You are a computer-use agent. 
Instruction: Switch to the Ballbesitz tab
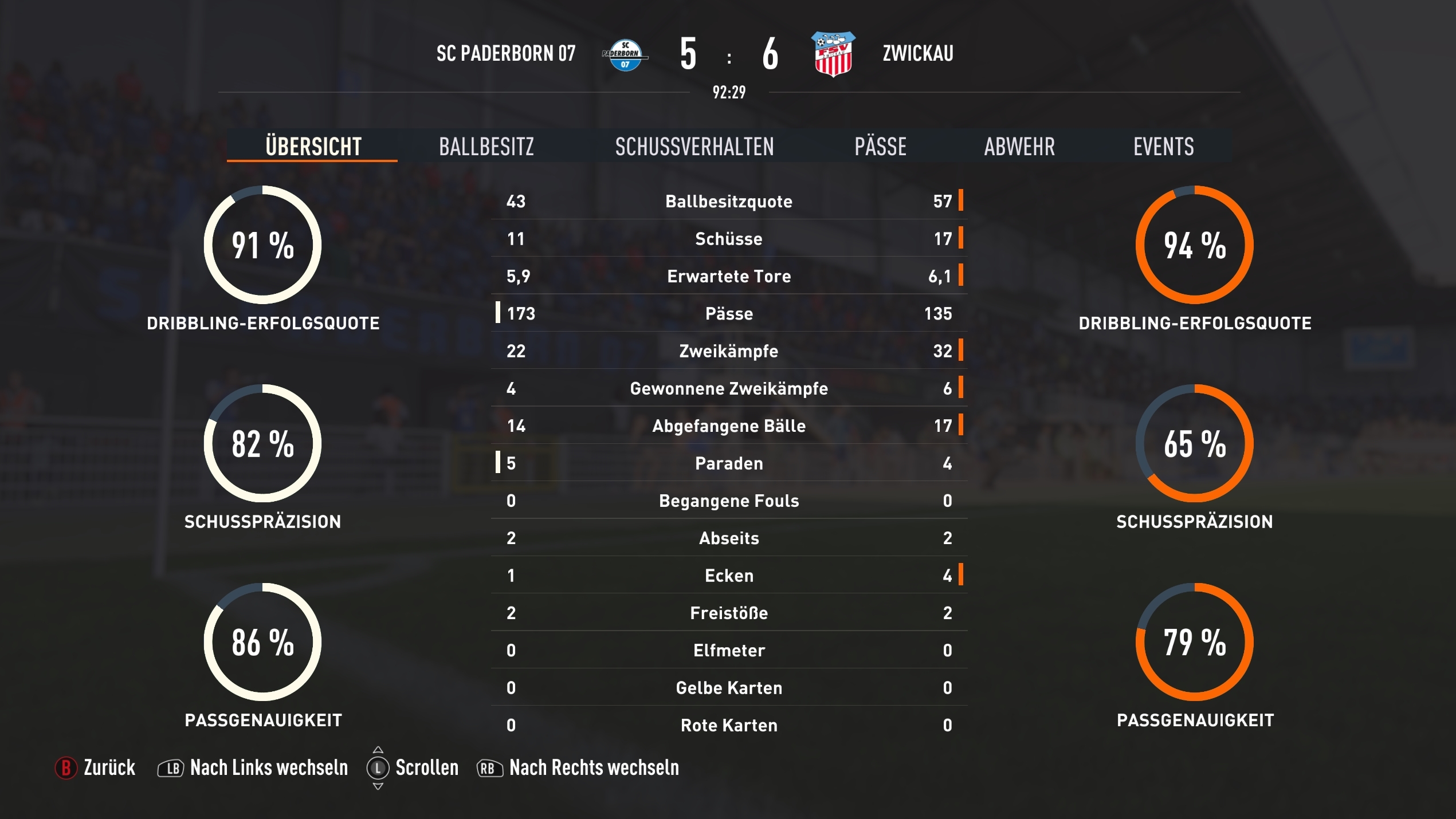click(x=486, y=147)
